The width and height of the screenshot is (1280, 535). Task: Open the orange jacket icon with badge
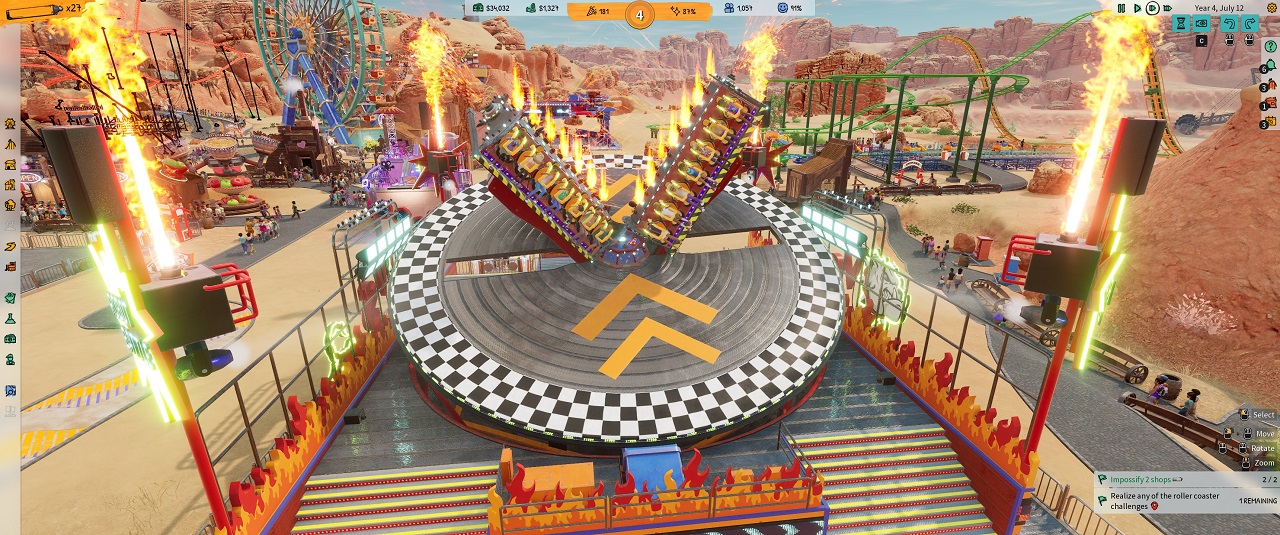(x=1270, y=85)
